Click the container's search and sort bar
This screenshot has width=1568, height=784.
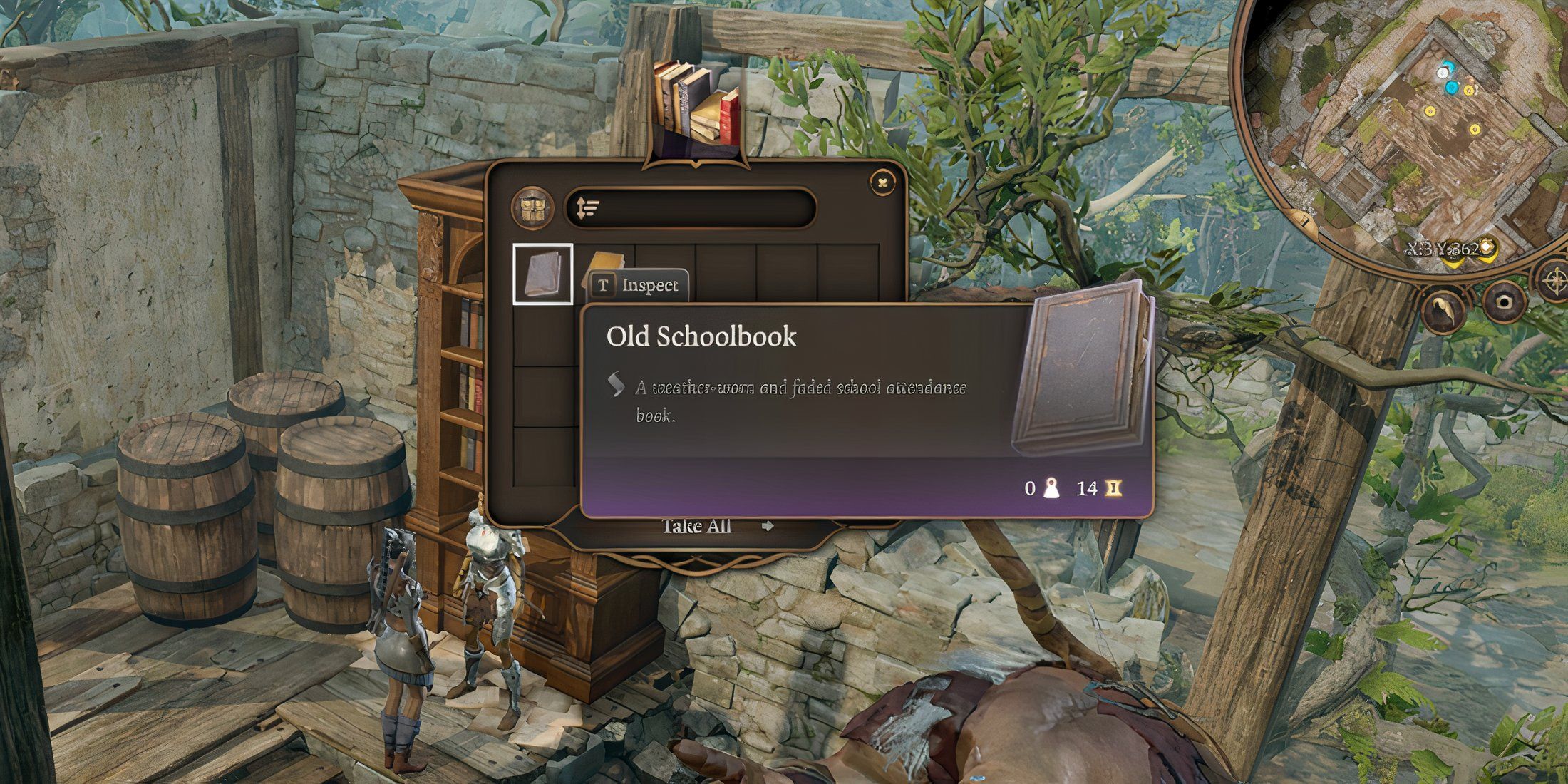pyautogui.click(x=690, y=208)
